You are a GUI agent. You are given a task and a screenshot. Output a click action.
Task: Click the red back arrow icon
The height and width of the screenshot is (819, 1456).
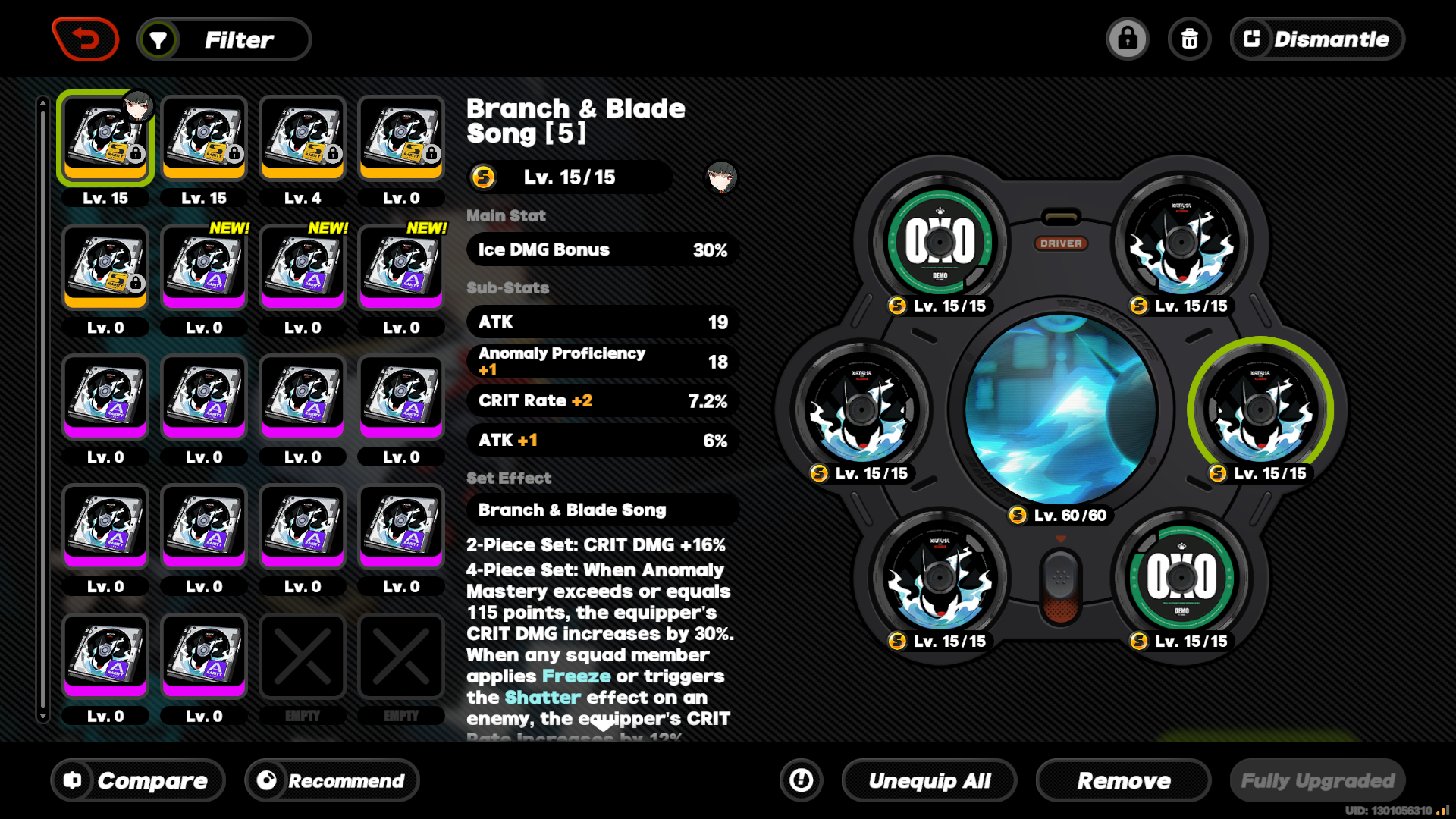[x=86, y=39]
